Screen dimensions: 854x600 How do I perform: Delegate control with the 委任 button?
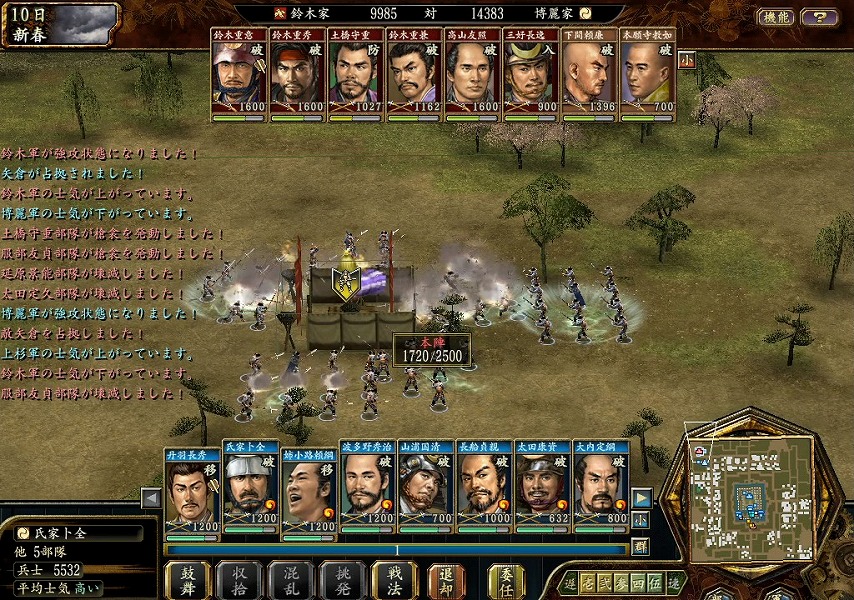click(506, 580)
